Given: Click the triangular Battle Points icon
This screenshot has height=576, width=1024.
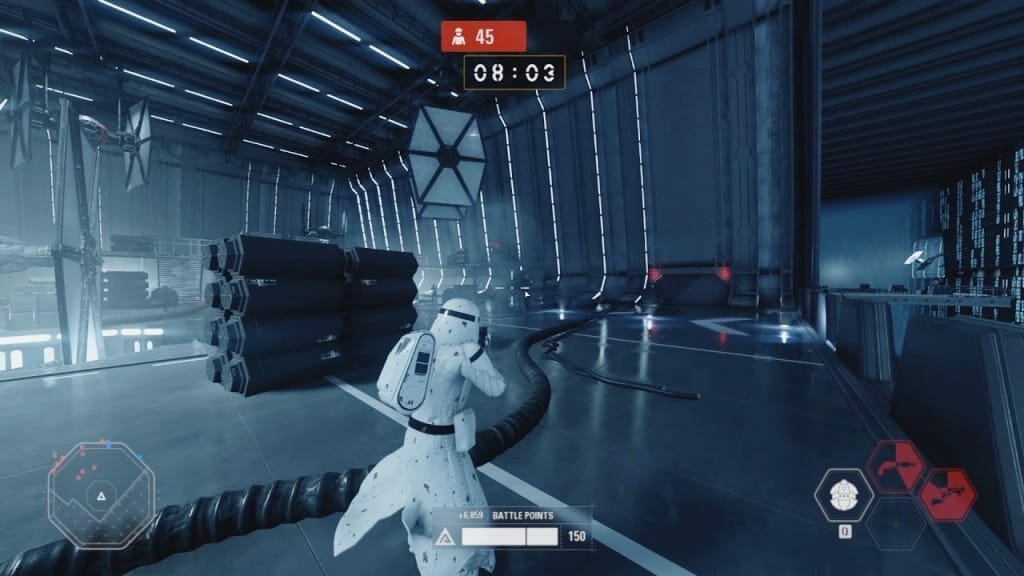Looking at the screenshot, I should (444, 537).
